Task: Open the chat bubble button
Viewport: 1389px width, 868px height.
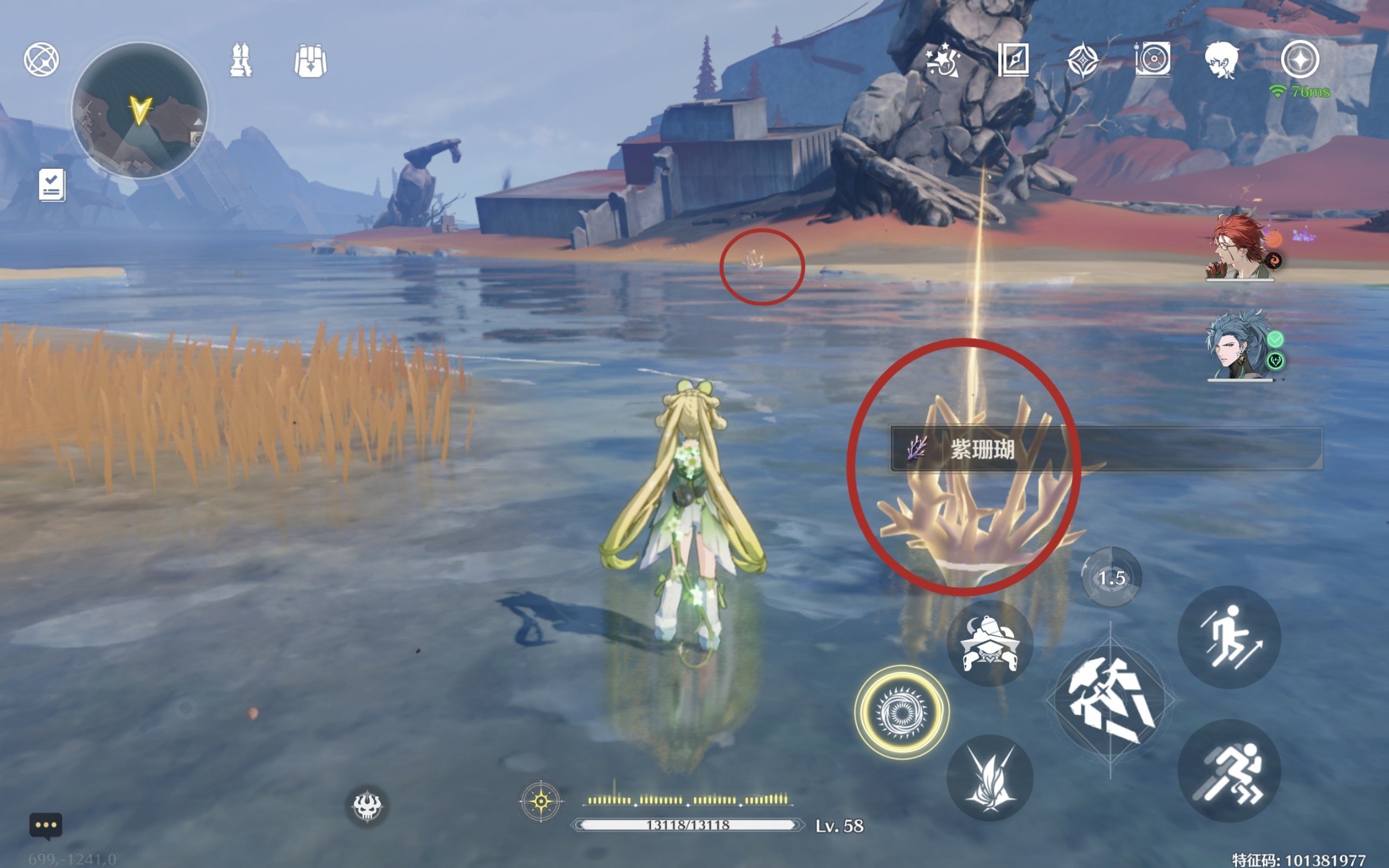Action: (x=46, y=826)
